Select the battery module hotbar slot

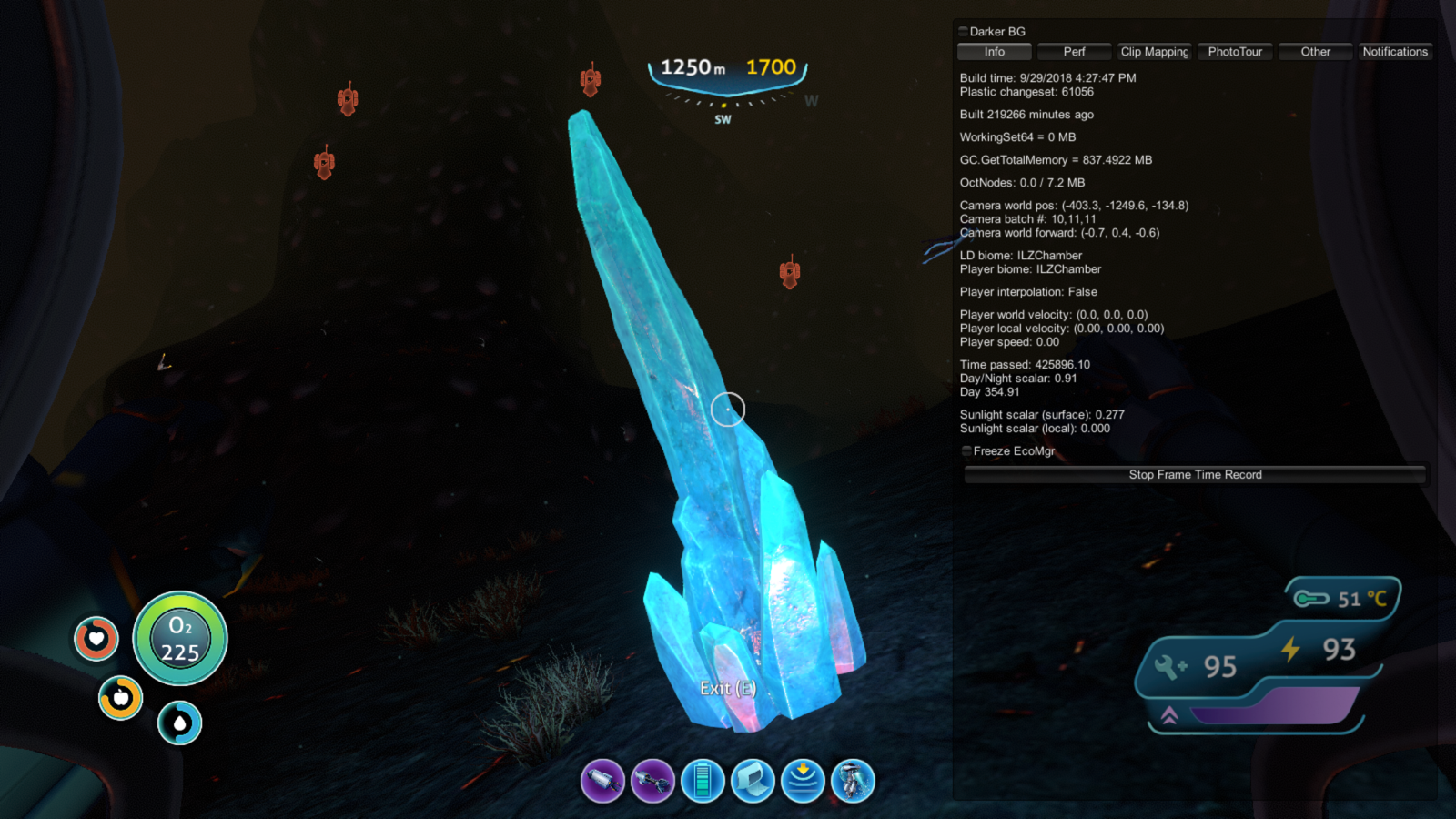[x=703, y=781]
